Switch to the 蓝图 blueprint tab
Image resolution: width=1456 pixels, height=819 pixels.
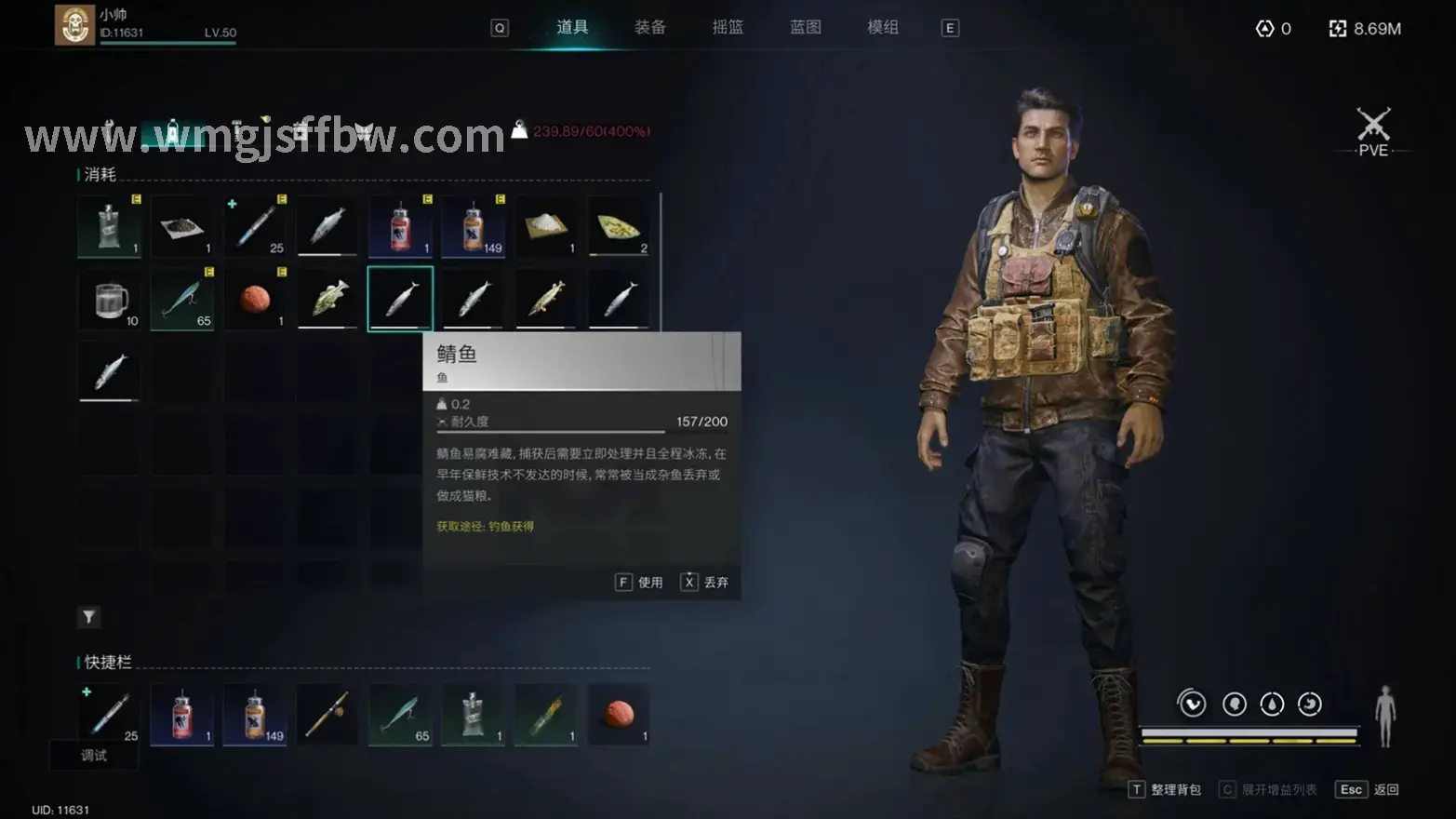pos(805,27)
